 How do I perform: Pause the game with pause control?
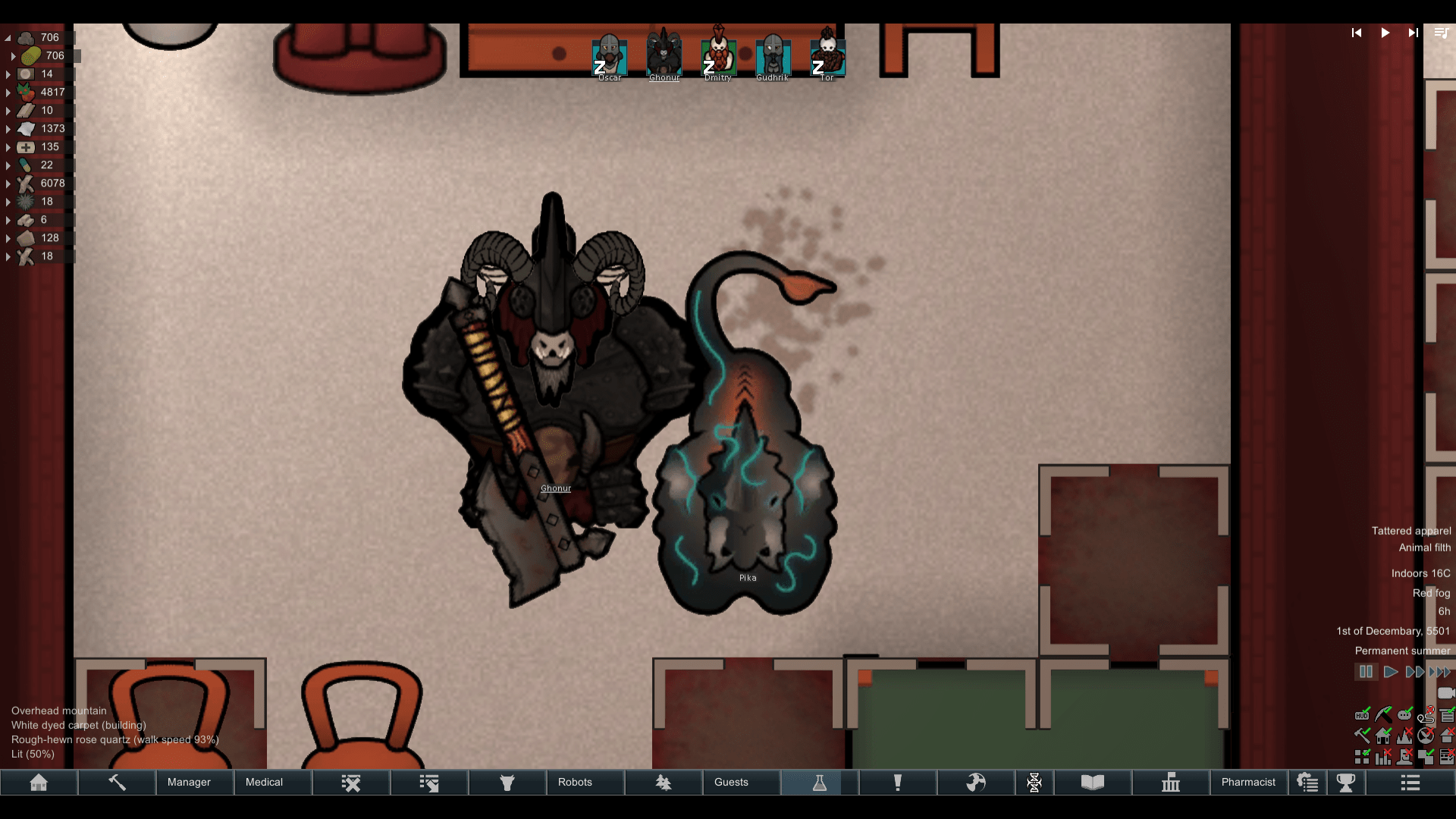click(x=1367, y=672)
